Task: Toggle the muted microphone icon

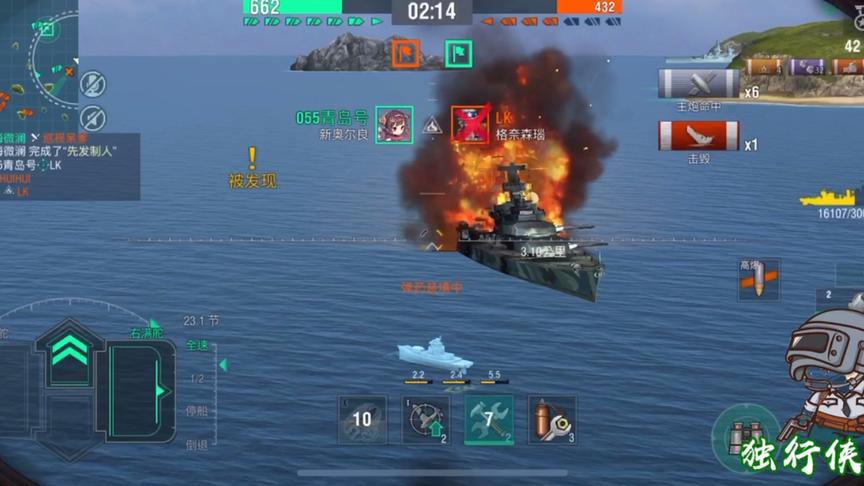Action: 93,83
